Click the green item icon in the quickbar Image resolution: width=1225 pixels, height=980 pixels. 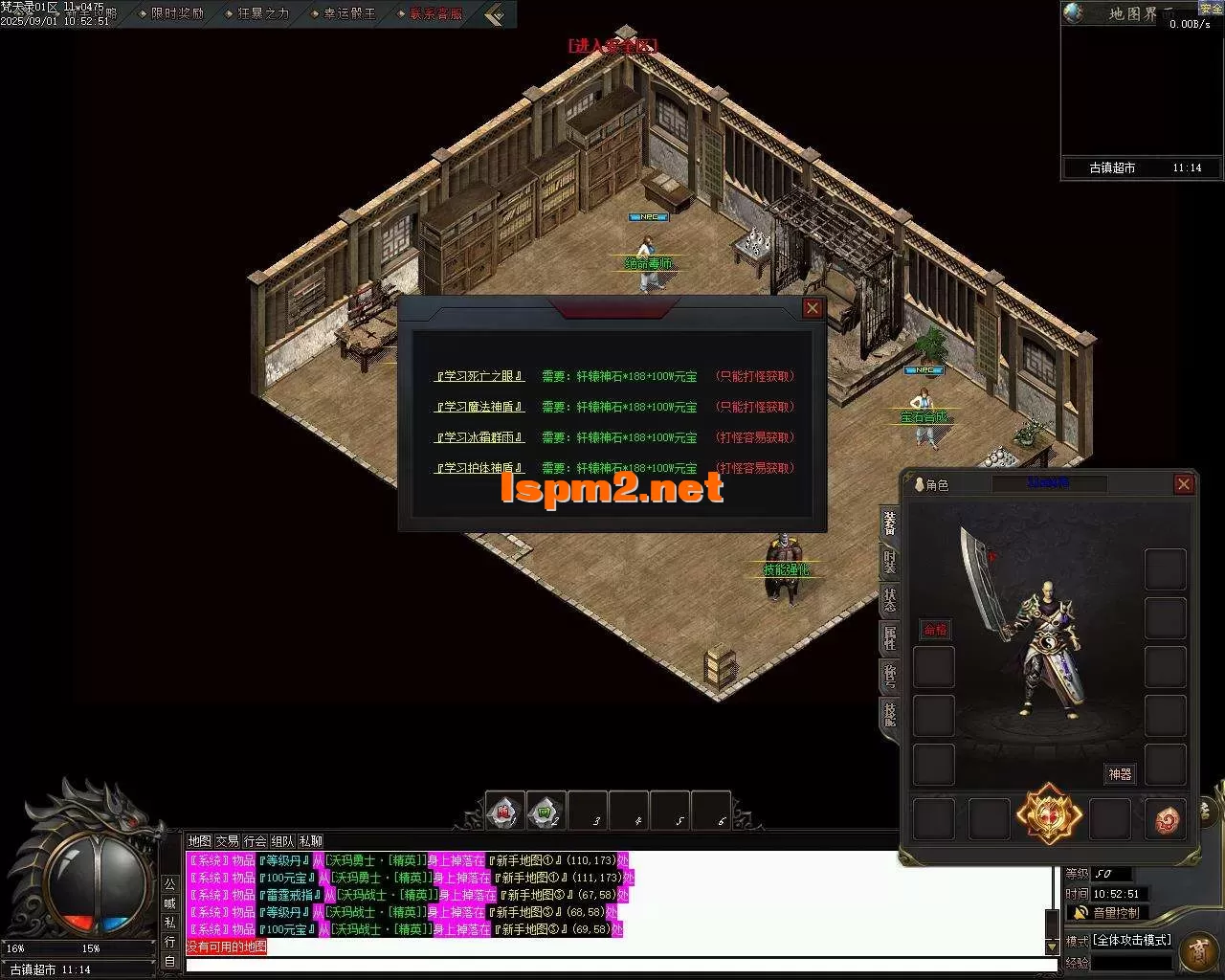(x=545, y=810)
